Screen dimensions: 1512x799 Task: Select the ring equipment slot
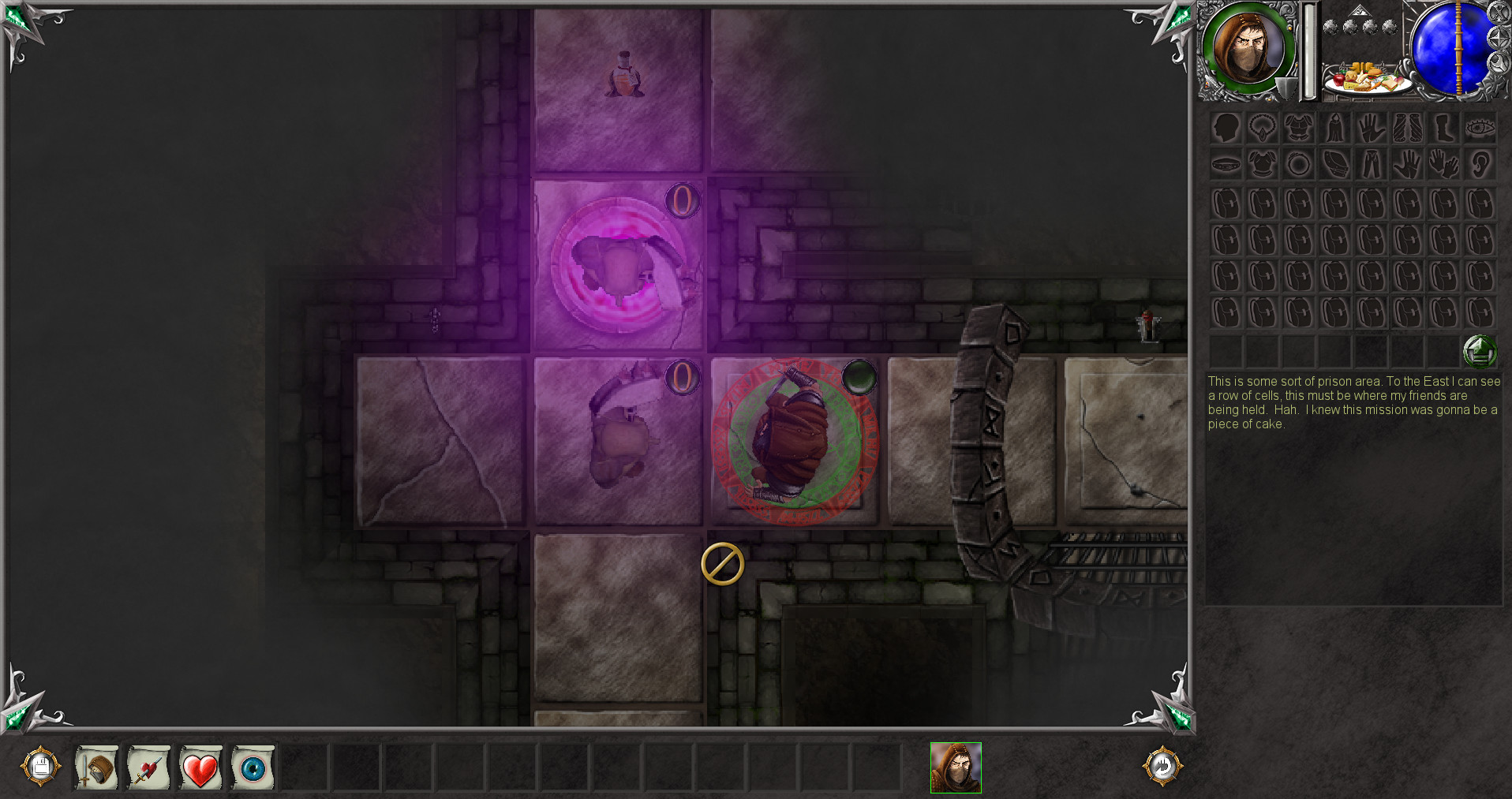click(x=1299, y=163)
